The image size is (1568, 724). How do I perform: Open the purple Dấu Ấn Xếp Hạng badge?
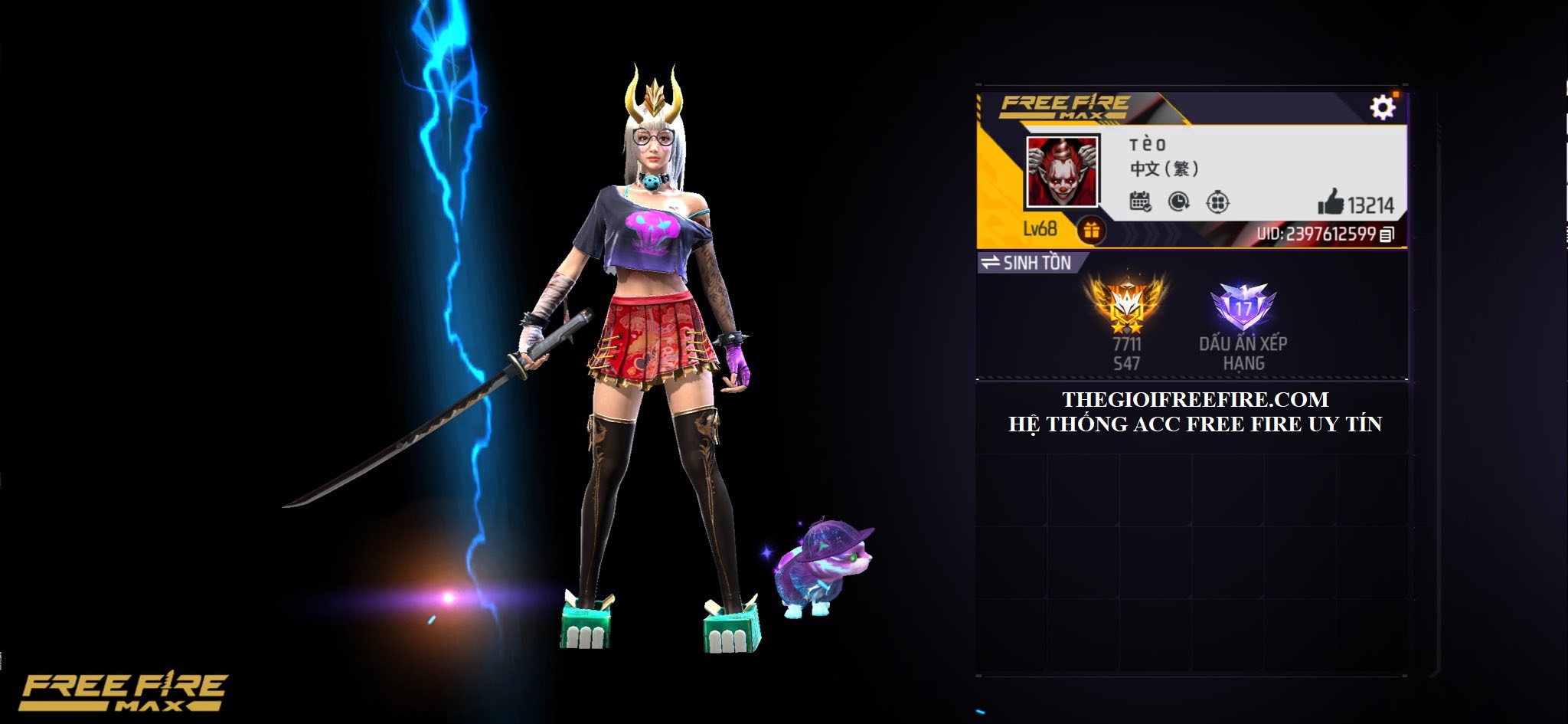[x=1243, y=306]
